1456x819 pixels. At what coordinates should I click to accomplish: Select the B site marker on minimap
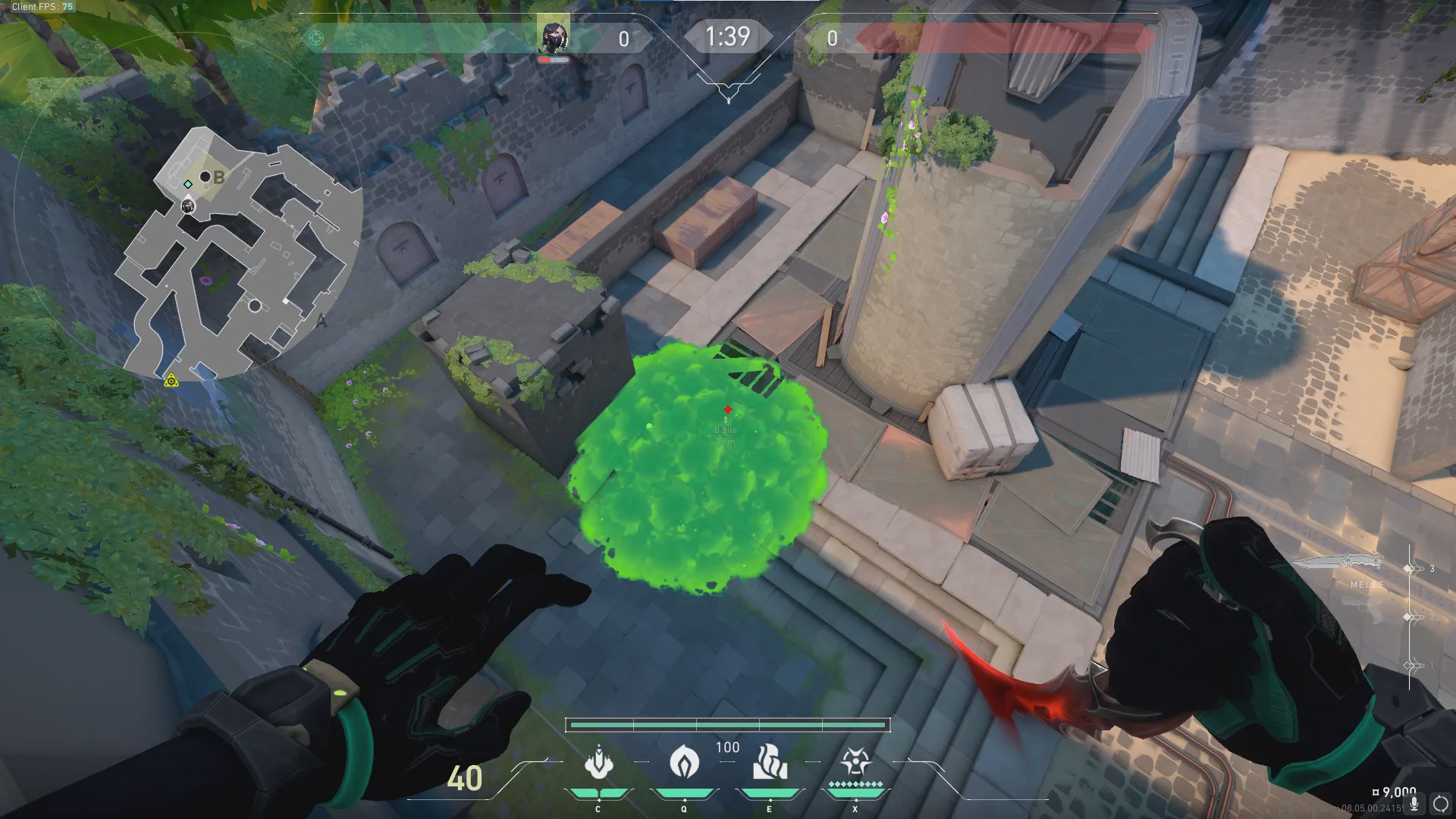coord(218,177)
